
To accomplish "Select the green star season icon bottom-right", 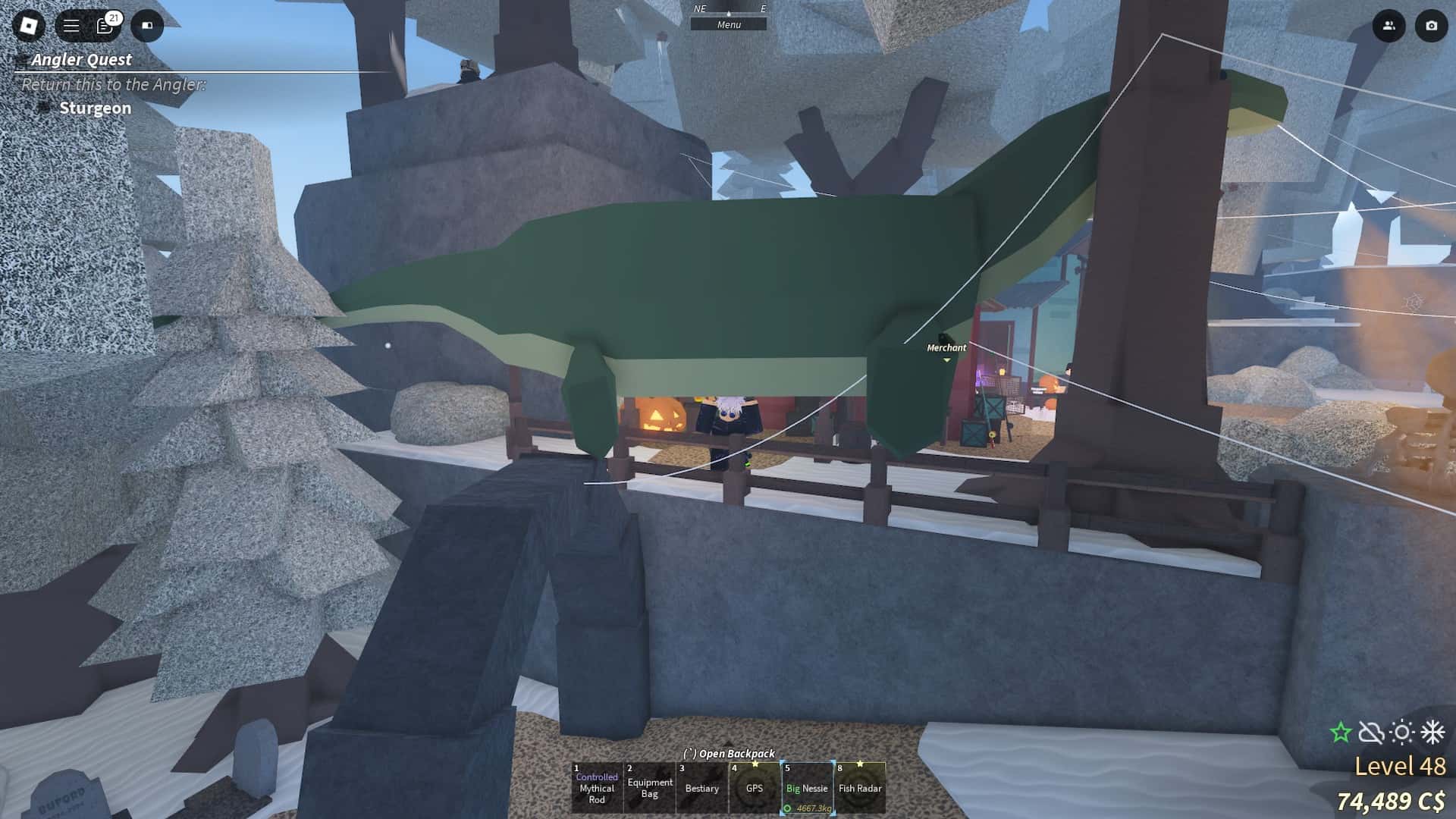I will [x=1341, y=732].
